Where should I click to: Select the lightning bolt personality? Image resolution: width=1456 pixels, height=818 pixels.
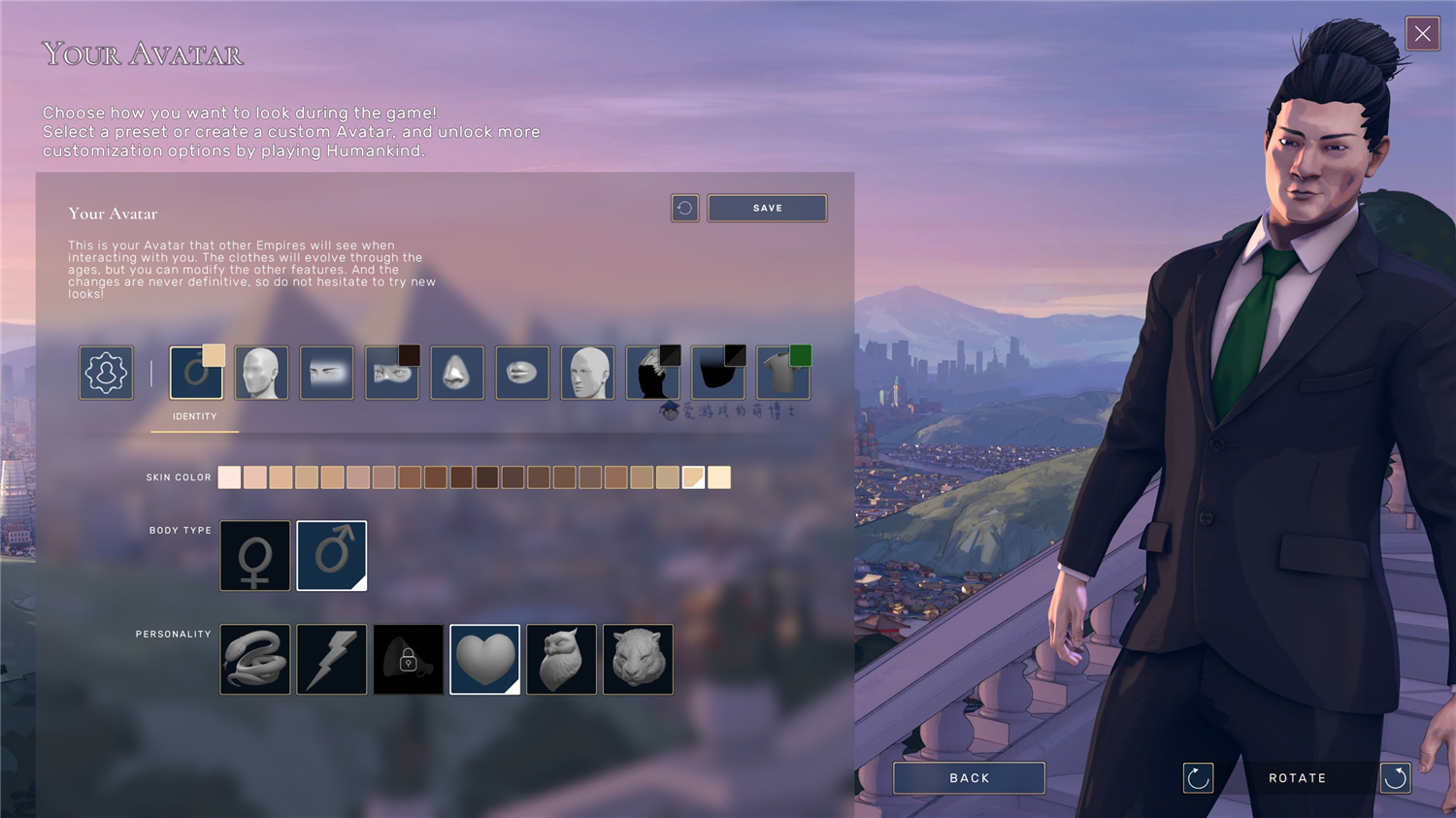332,660
